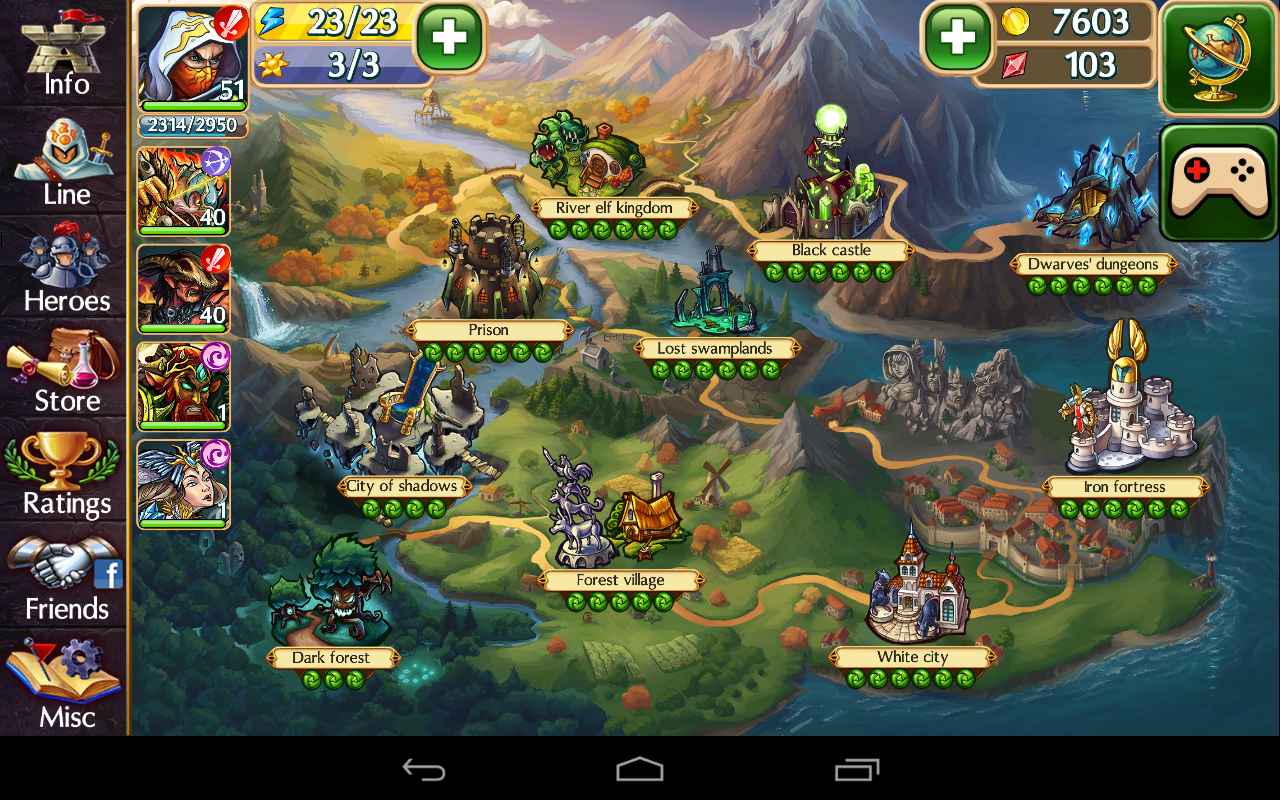Open the Heroes screen

coord(64,270)
